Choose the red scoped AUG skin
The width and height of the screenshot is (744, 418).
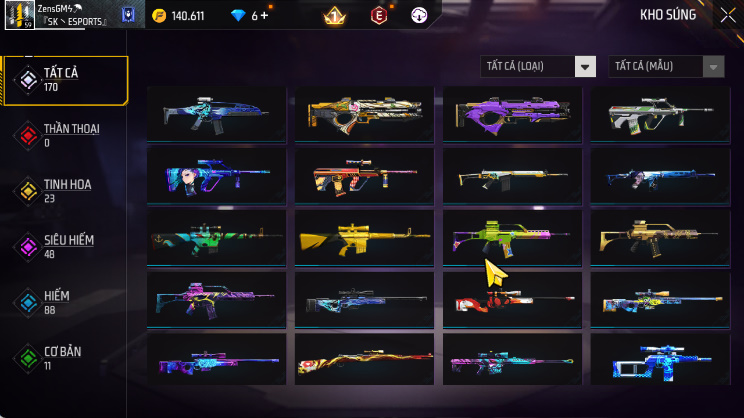tap(364, 177)
